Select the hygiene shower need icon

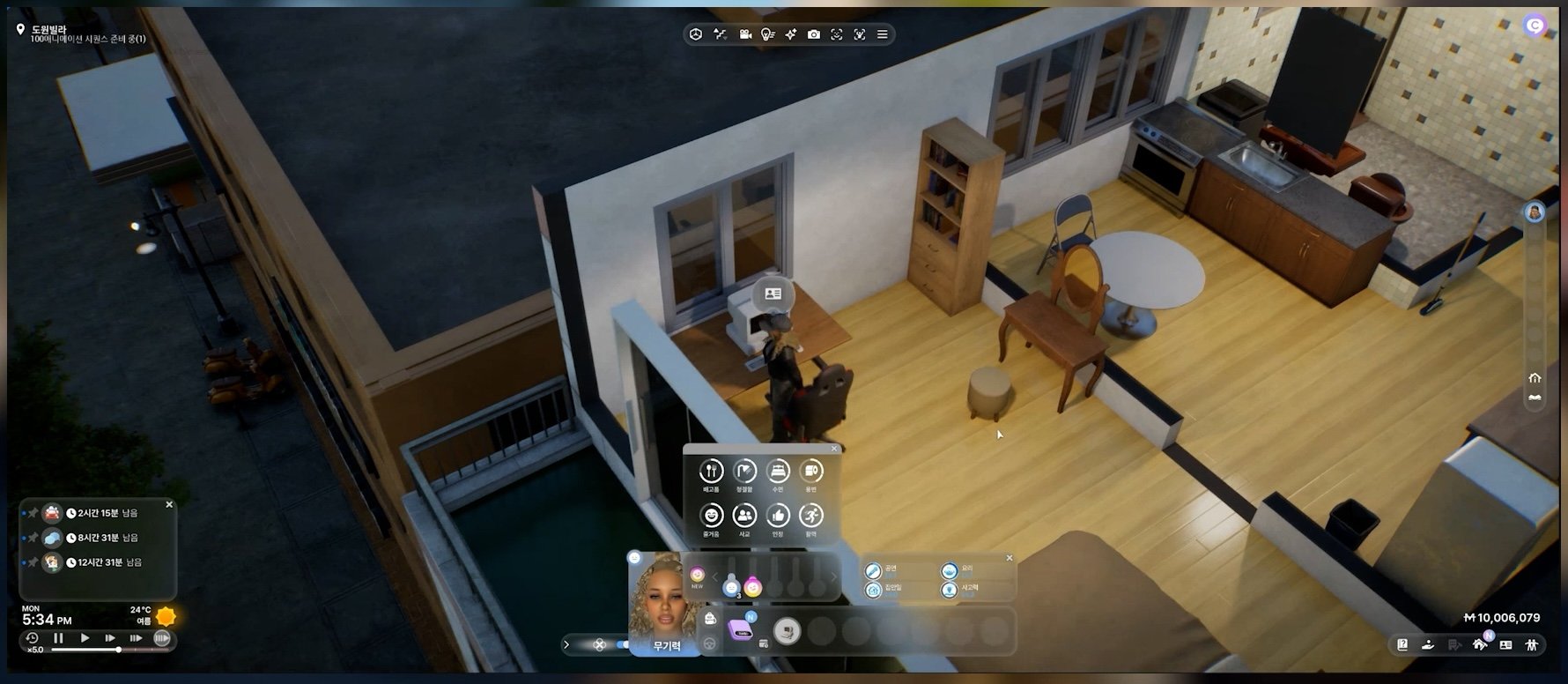744,472
